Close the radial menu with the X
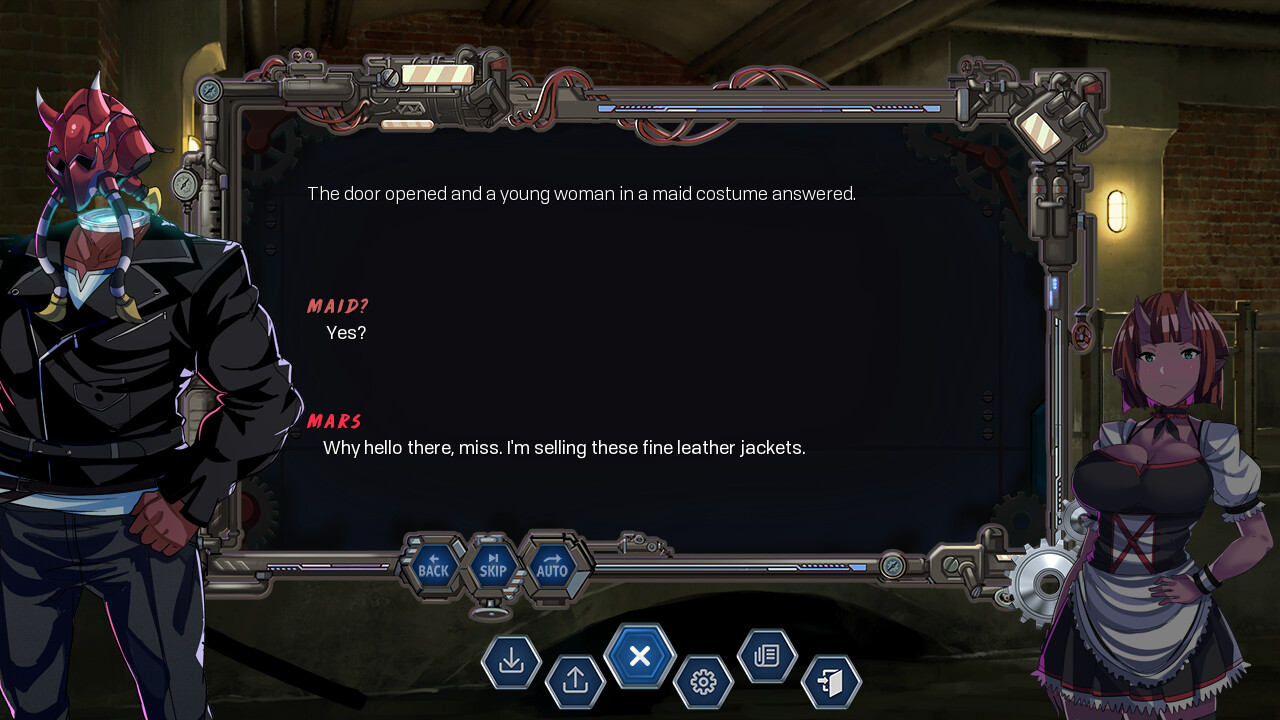1280x720 pixels. pos(640,656)
